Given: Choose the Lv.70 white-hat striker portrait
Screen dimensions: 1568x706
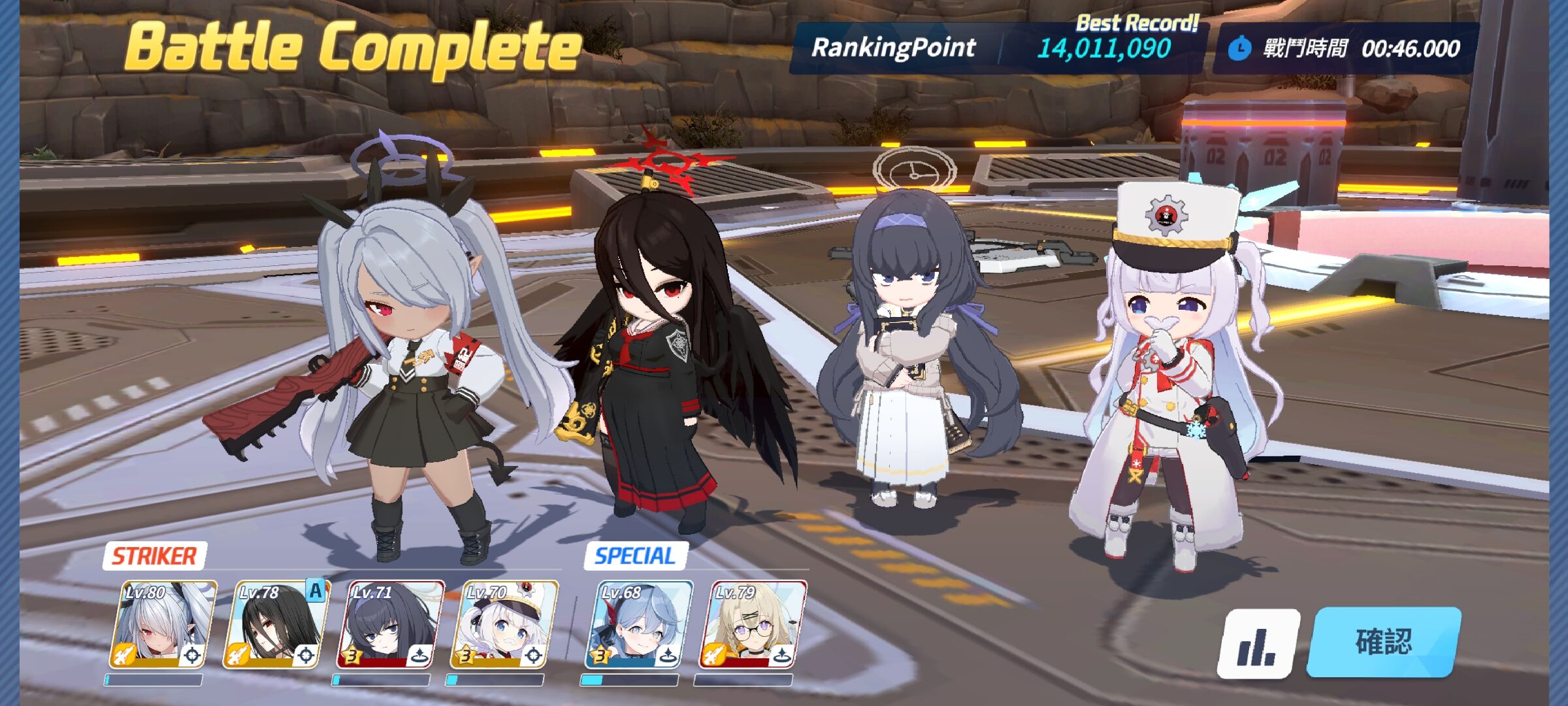Looking at the screenshot, I should pyautogui.click(x=504, y=625).
